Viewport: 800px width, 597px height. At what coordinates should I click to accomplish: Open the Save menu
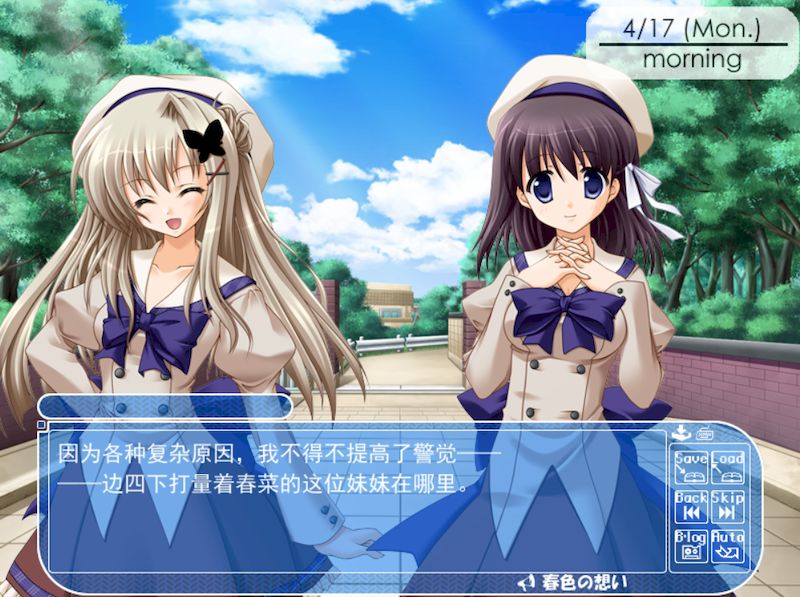coord(690,467)
